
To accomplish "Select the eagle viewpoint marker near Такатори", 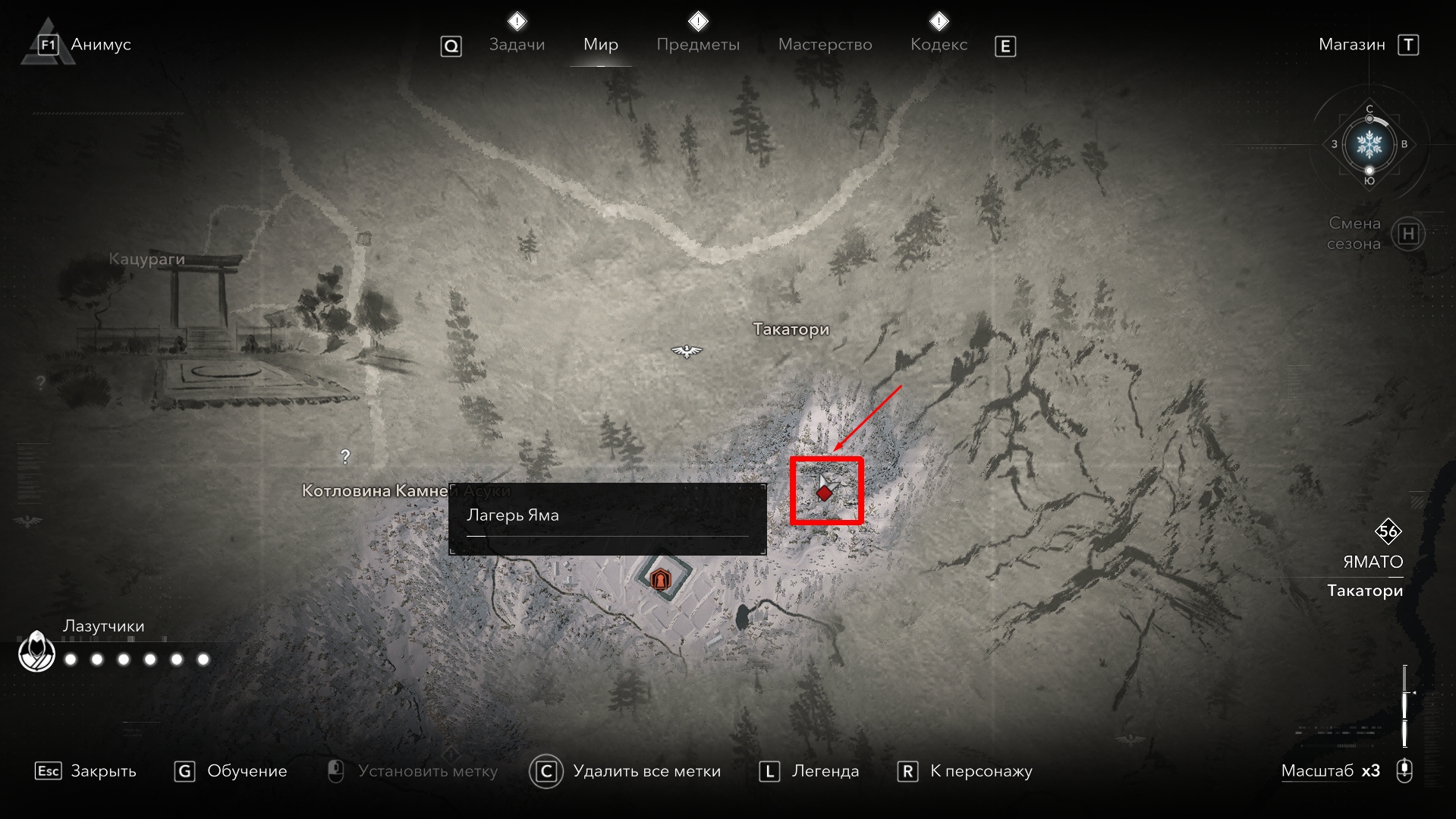I will pyautogui.click(x=687, y=351).
